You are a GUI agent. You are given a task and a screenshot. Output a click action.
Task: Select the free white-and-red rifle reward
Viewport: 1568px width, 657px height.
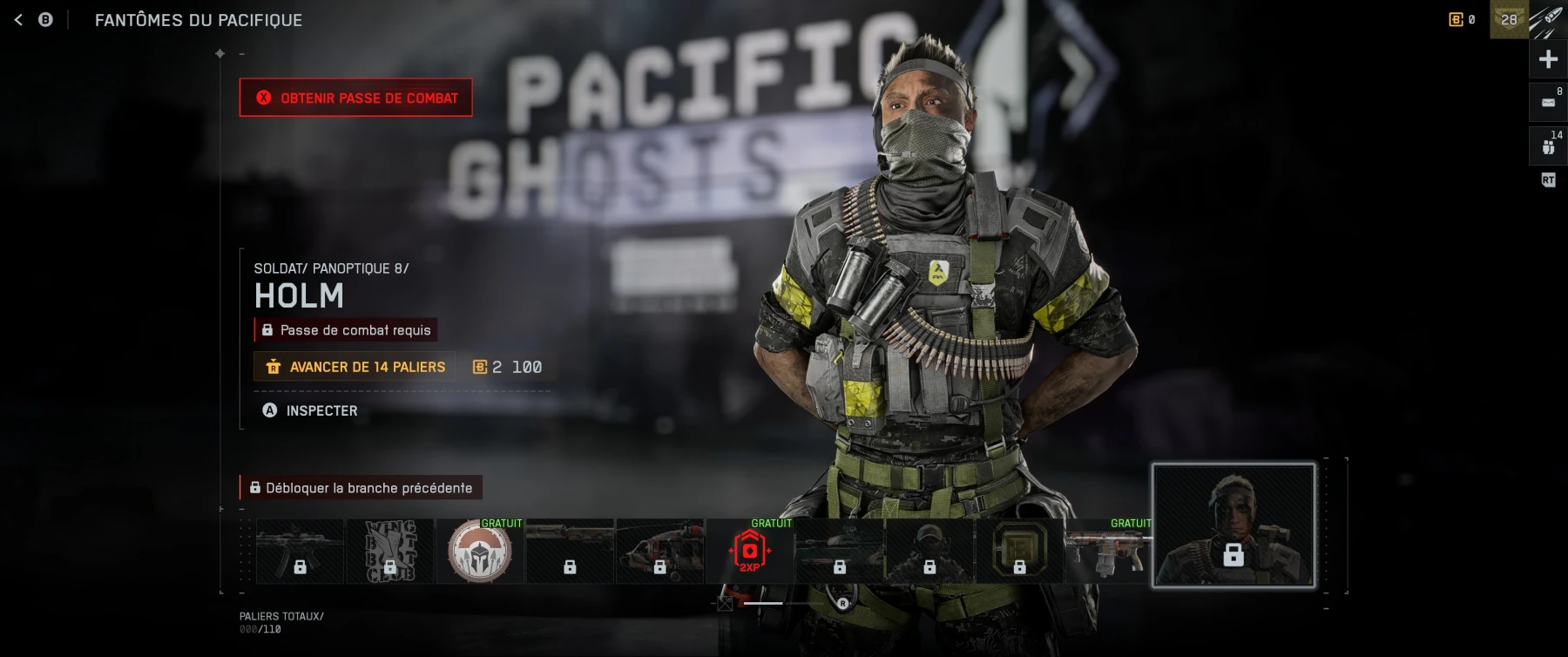(x=1108, y=552)
